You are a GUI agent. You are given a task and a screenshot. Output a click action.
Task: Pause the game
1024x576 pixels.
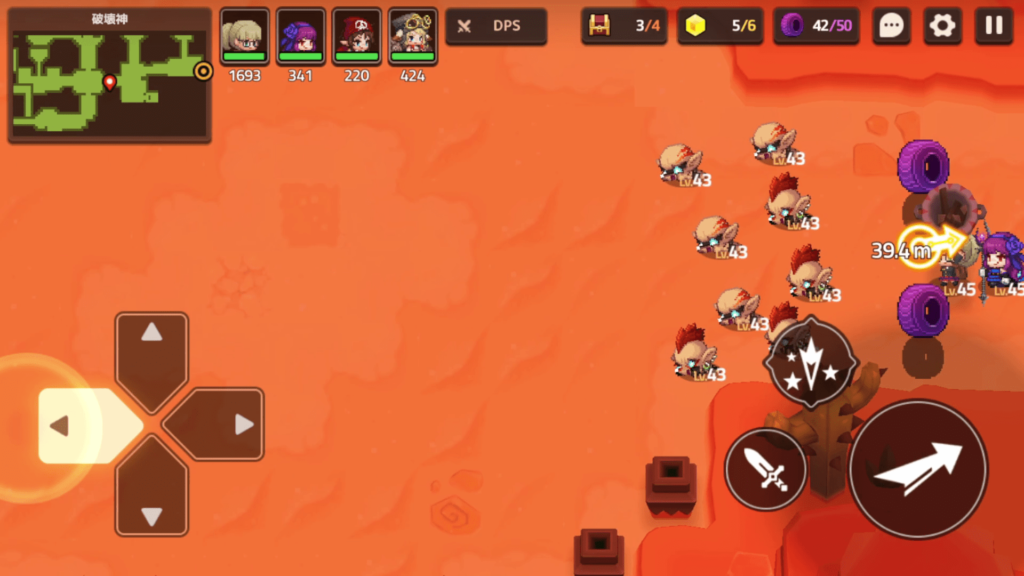pos(994,26)
